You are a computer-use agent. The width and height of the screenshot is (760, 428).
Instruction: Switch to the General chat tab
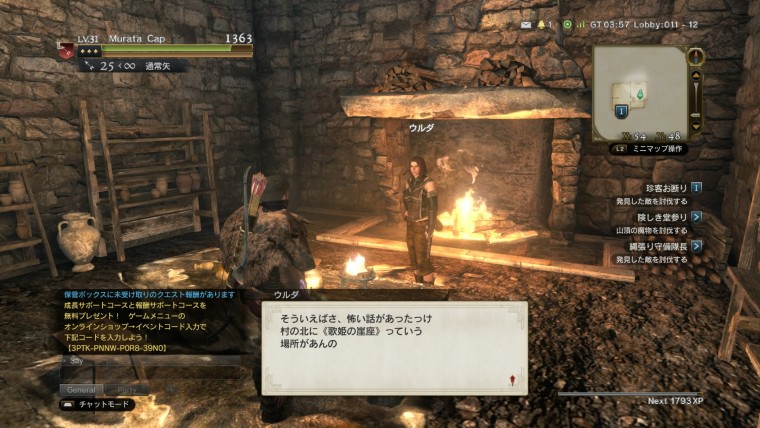tap(82, 389)
